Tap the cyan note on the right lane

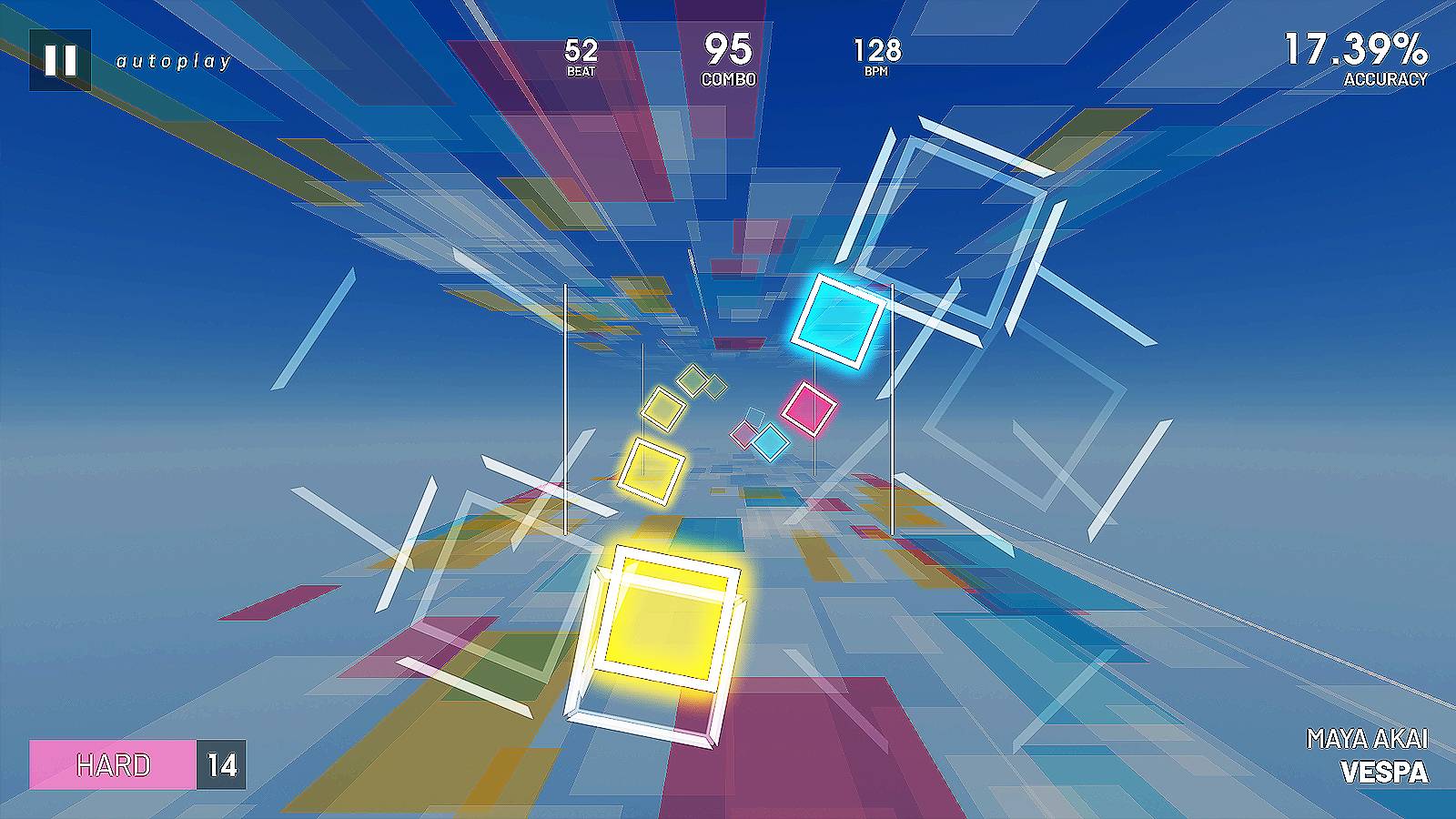pos(838,320)
